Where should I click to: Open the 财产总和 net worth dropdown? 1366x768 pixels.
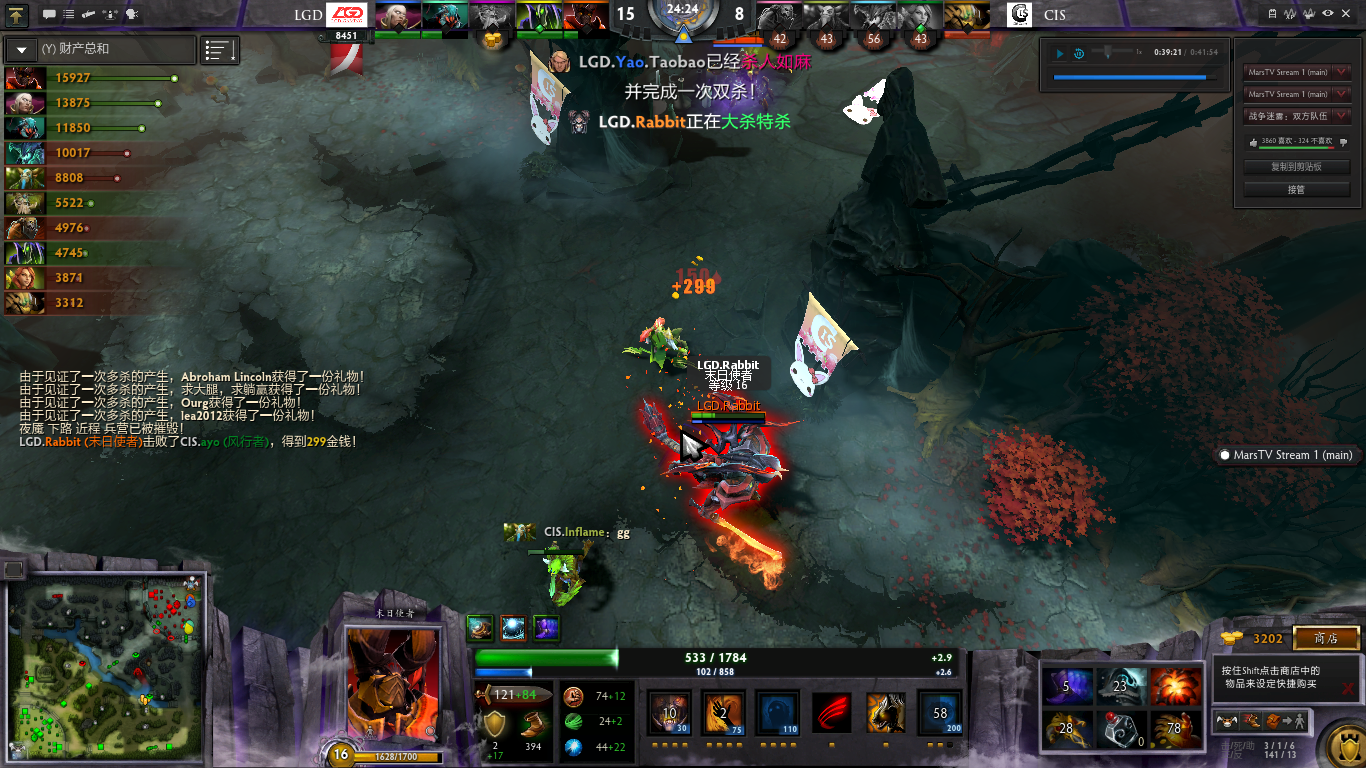(21, 49)
